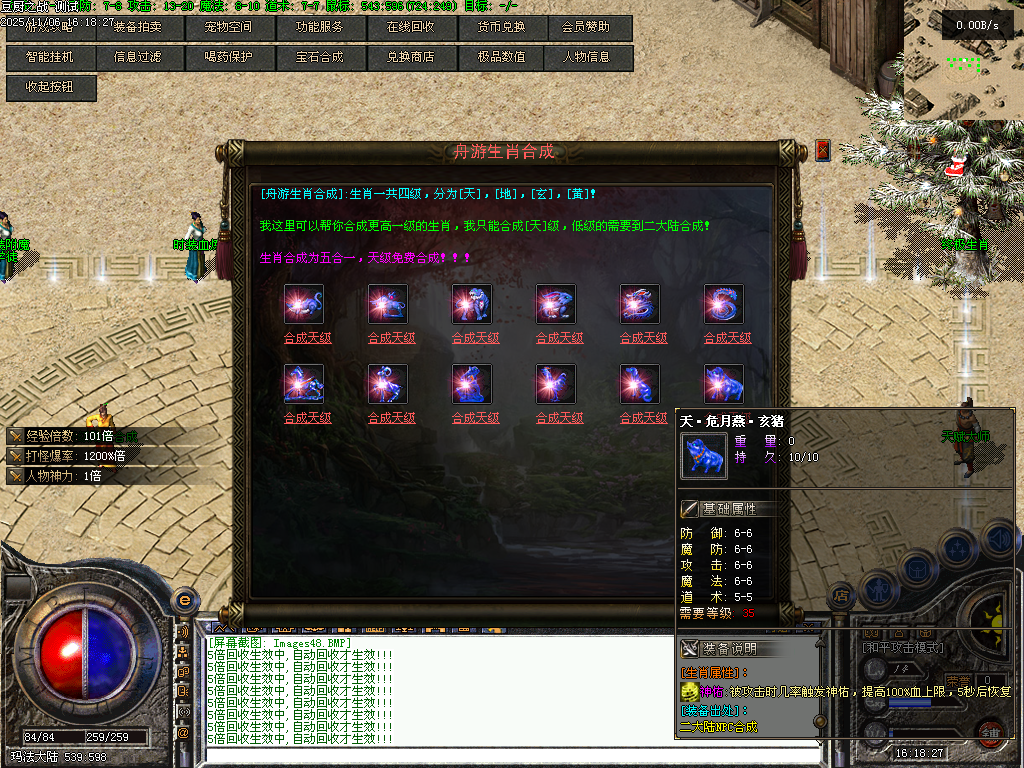Close the 舟游生肖合成 window
The image size is (1024, 768).
(823, 150)
